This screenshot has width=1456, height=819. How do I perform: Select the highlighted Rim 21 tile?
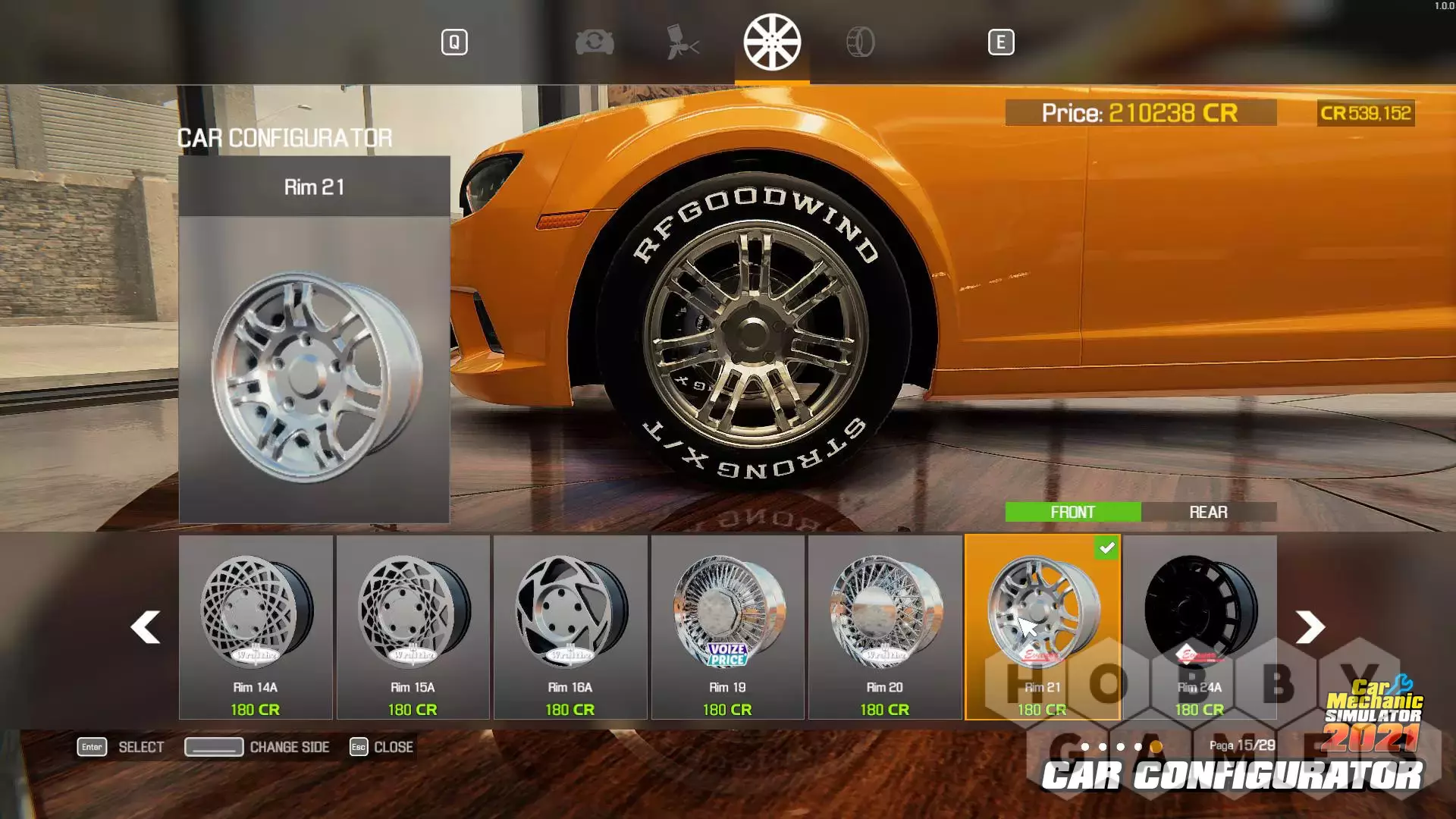click(x=1042, y=626)
